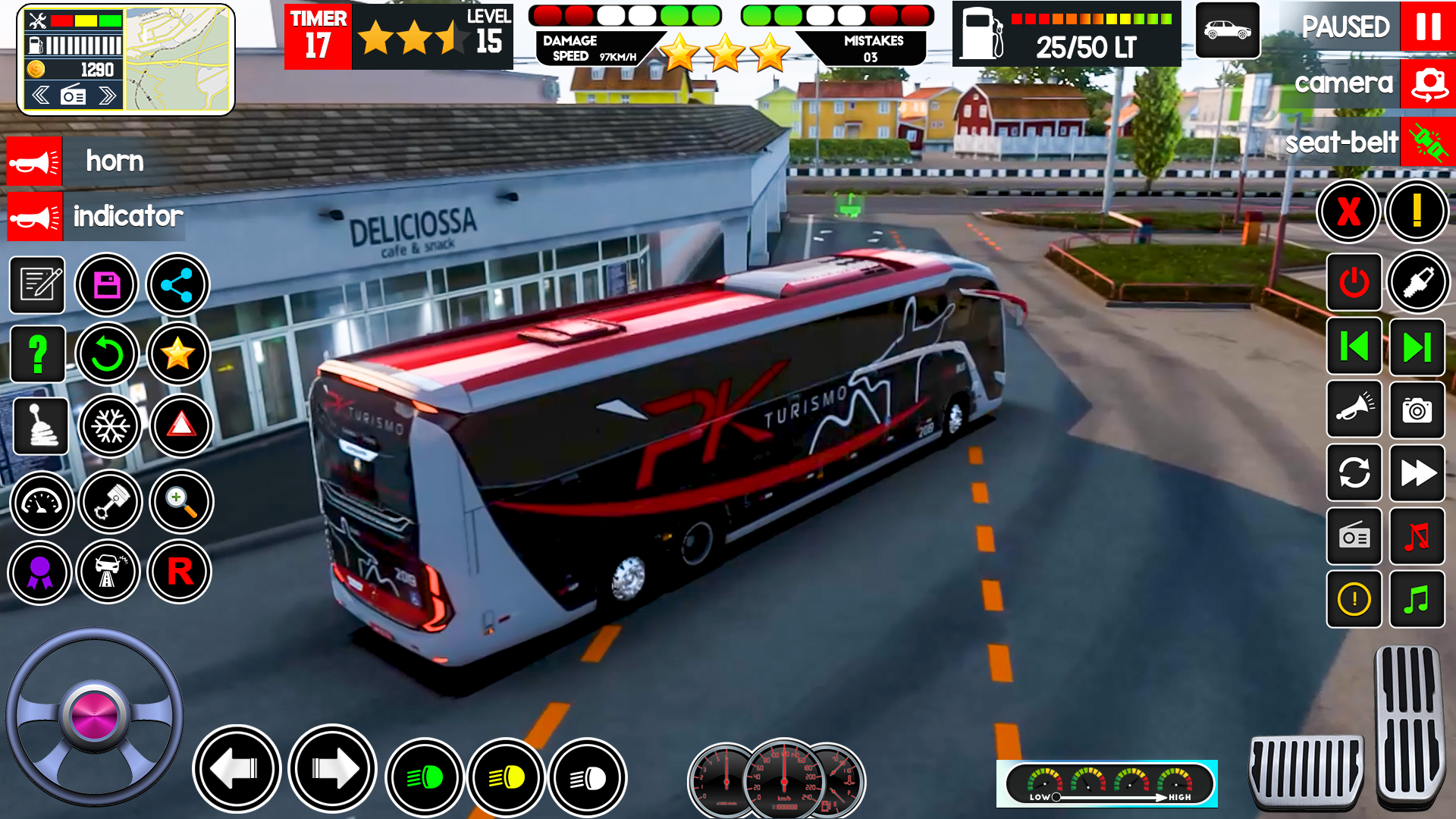Activate the snowflake weather icon

(x=110, y=427)
